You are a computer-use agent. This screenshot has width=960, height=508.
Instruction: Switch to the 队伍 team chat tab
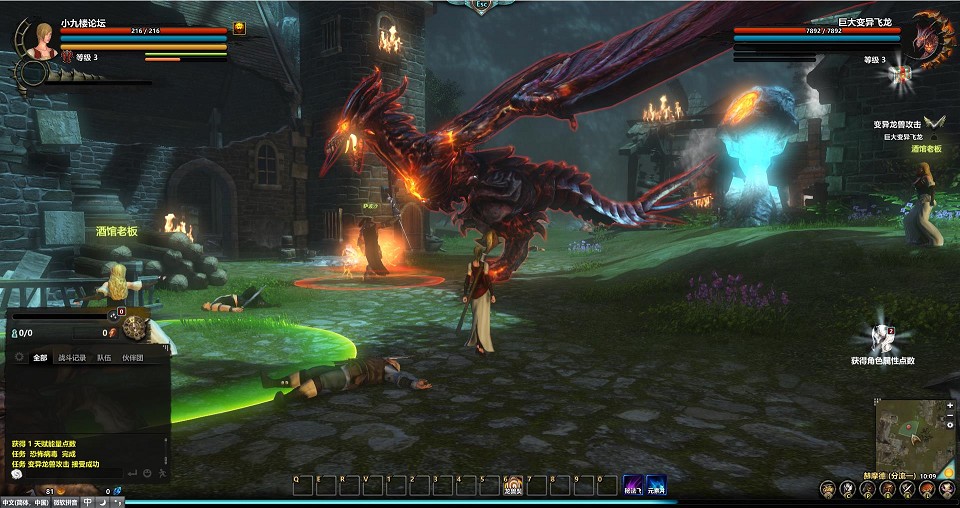pos(104,357)
